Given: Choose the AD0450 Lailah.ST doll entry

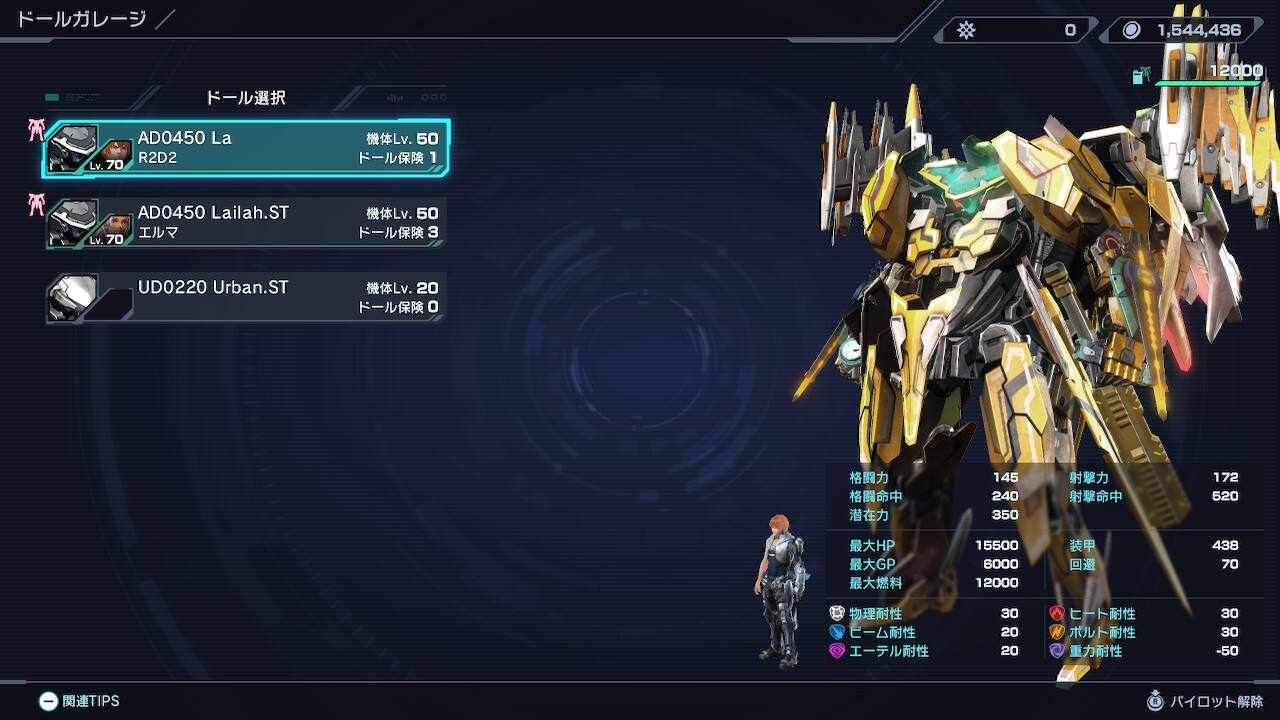Looking at the screenshot, I should tap(246, 223).
